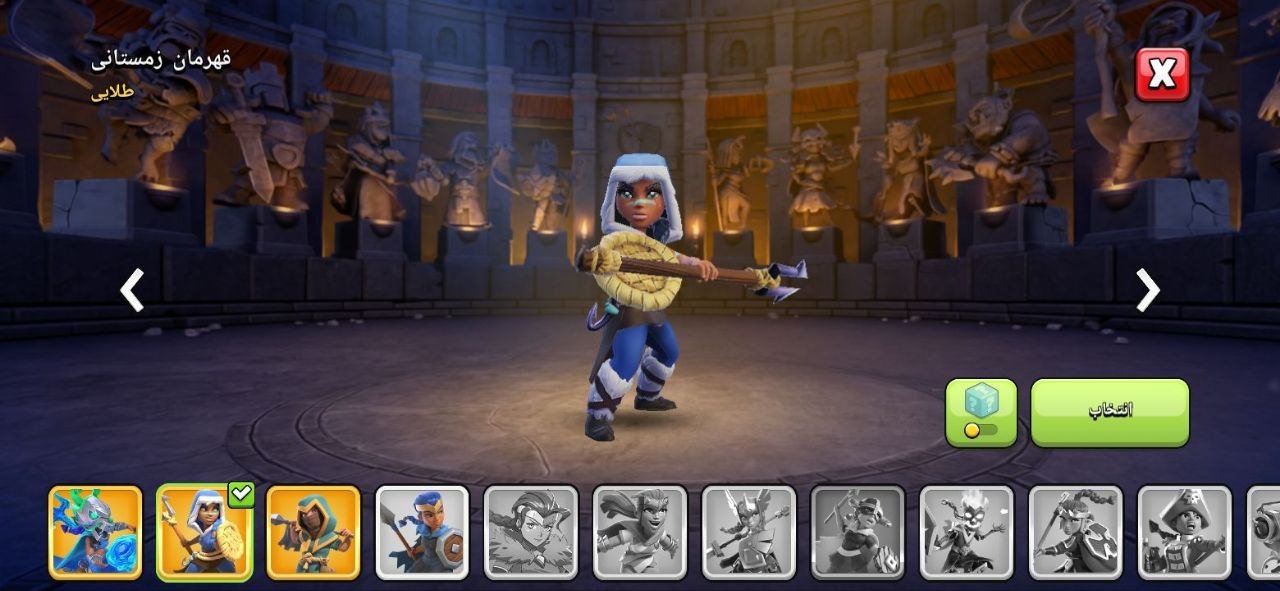
Task: Show the next skin with right arrow
Action: (1147, 290)
